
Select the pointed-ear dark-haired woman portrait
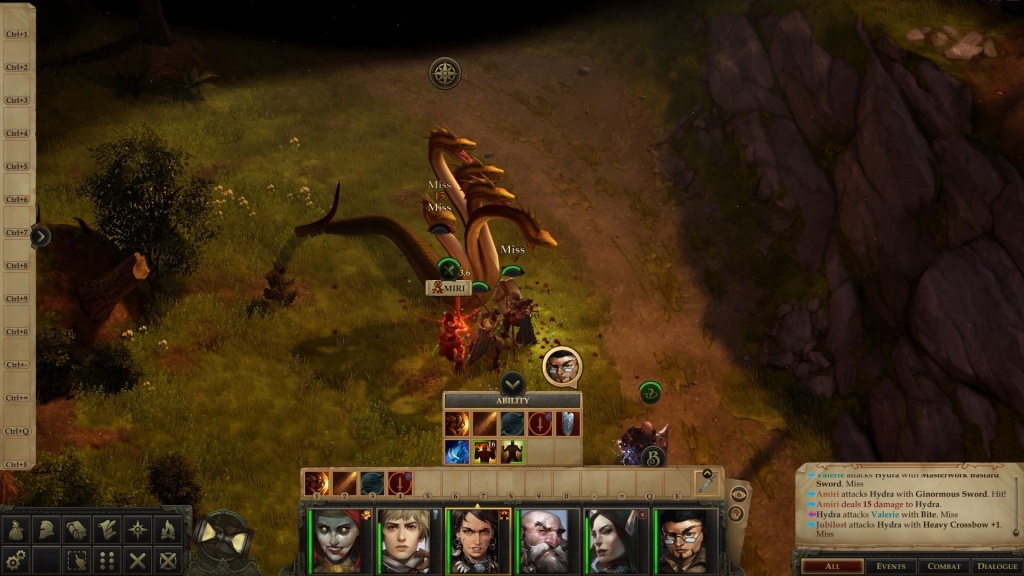tap(616, 541)
